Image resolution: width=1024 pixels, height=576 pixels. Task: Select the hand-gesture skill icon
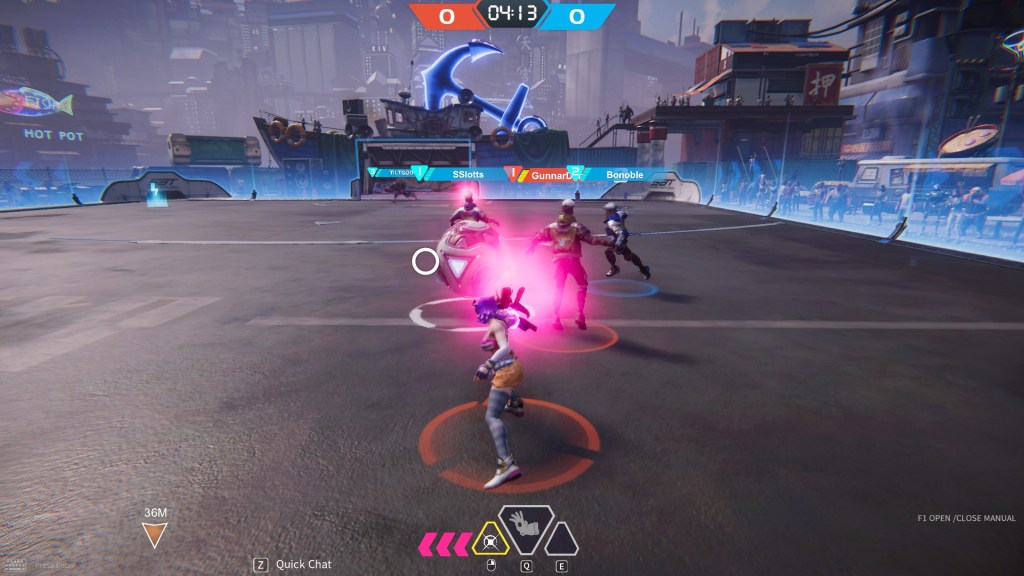(526, 527)
